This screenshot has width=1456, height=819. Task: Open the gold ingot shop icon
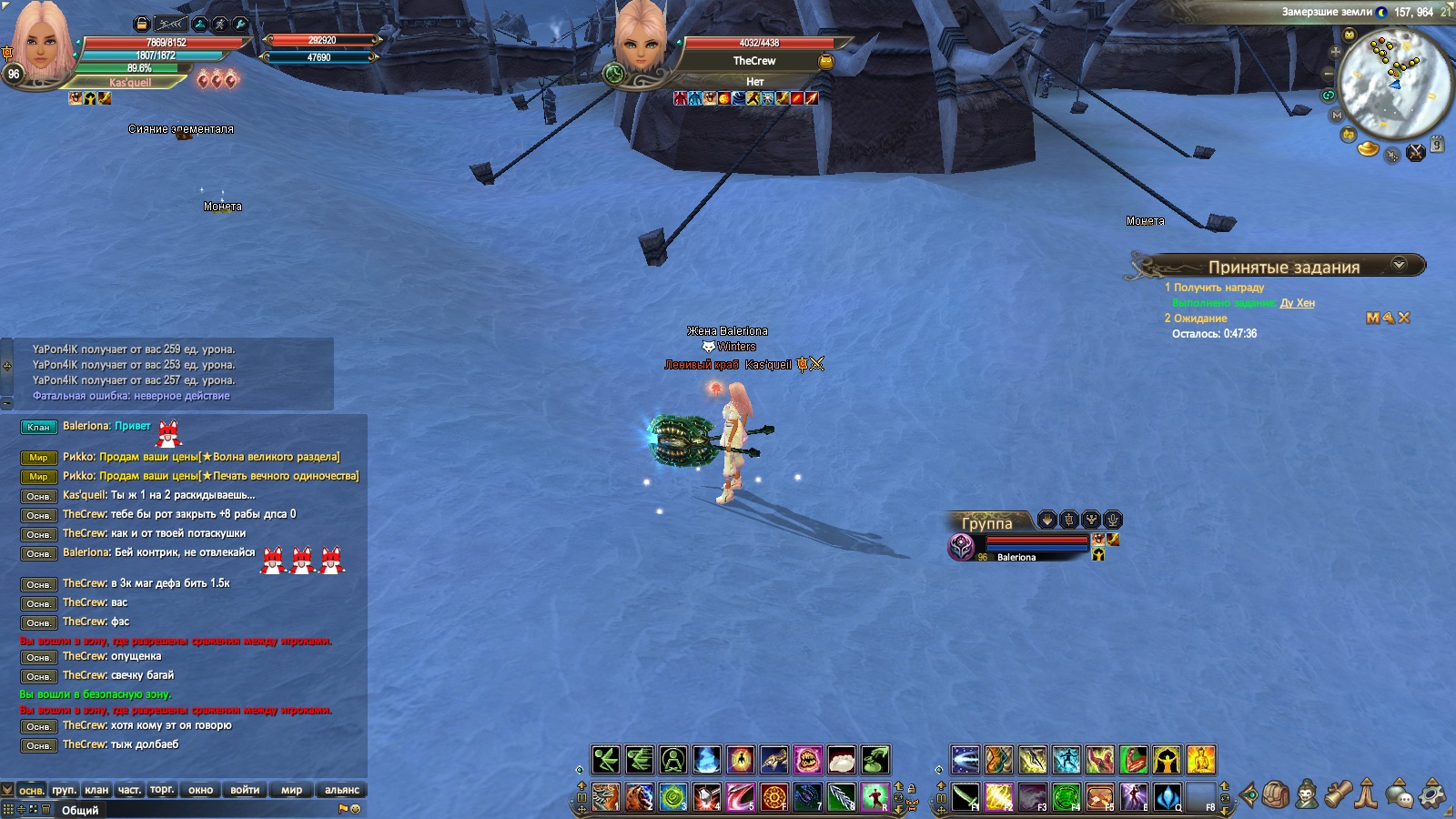(x=1368, y=148)
